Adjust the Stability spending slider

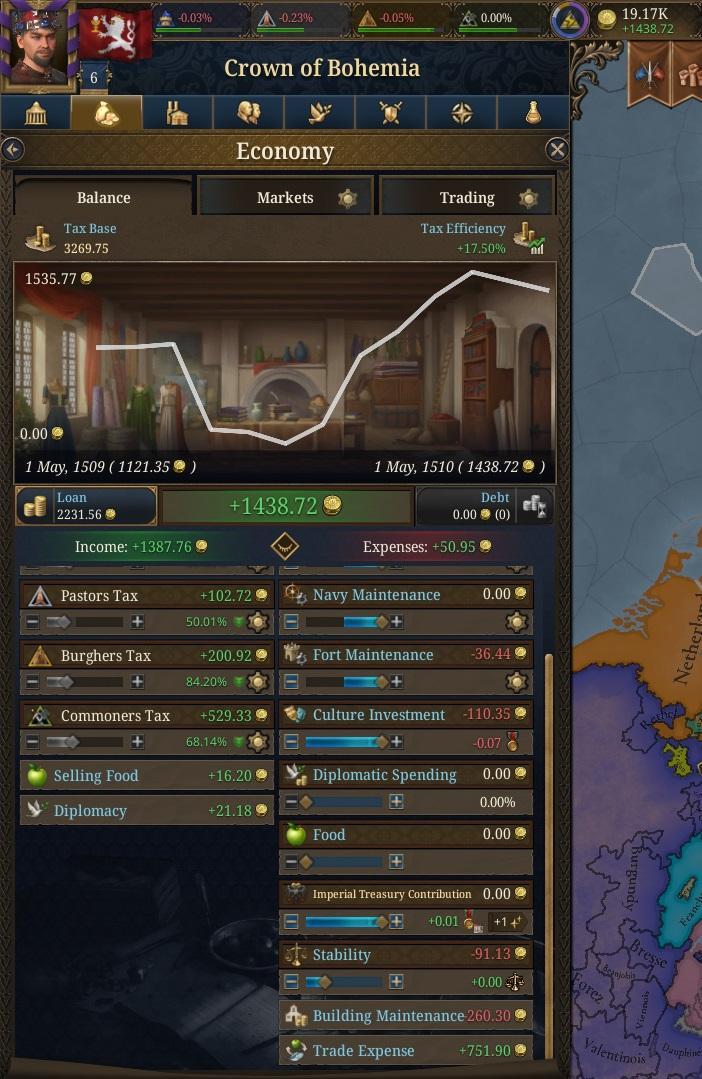pyautogui.click(x=344, y=982)
